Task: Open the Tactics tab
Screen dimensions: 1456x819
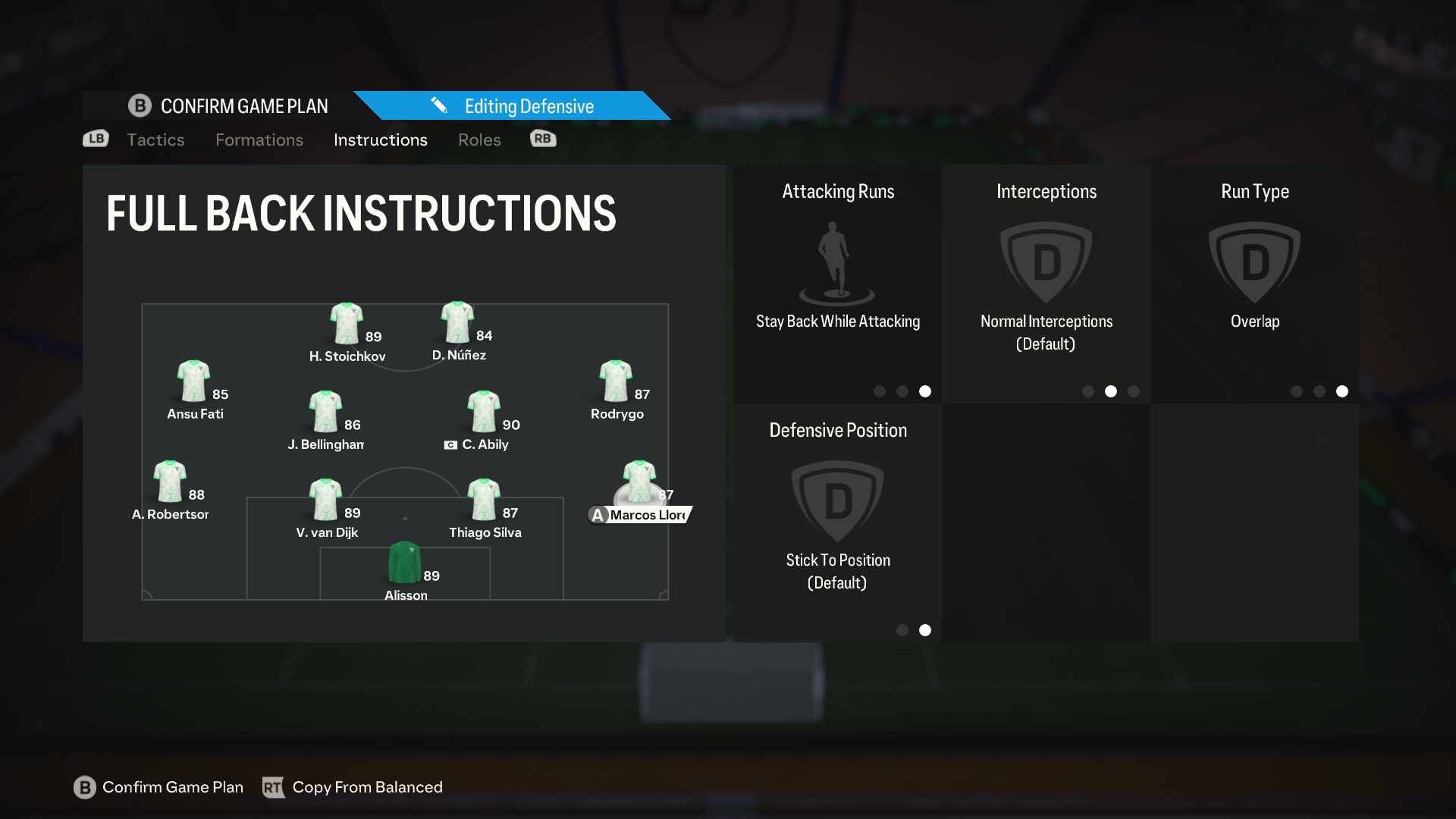Action: click(x=155, y=140)
